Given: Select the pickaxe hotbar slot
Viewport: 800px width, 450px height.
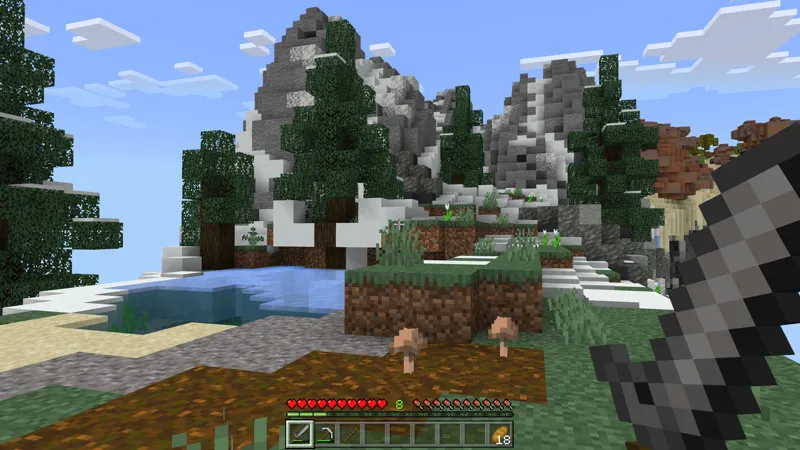Looking at the screenshot, I should click(x=325, y=433).
